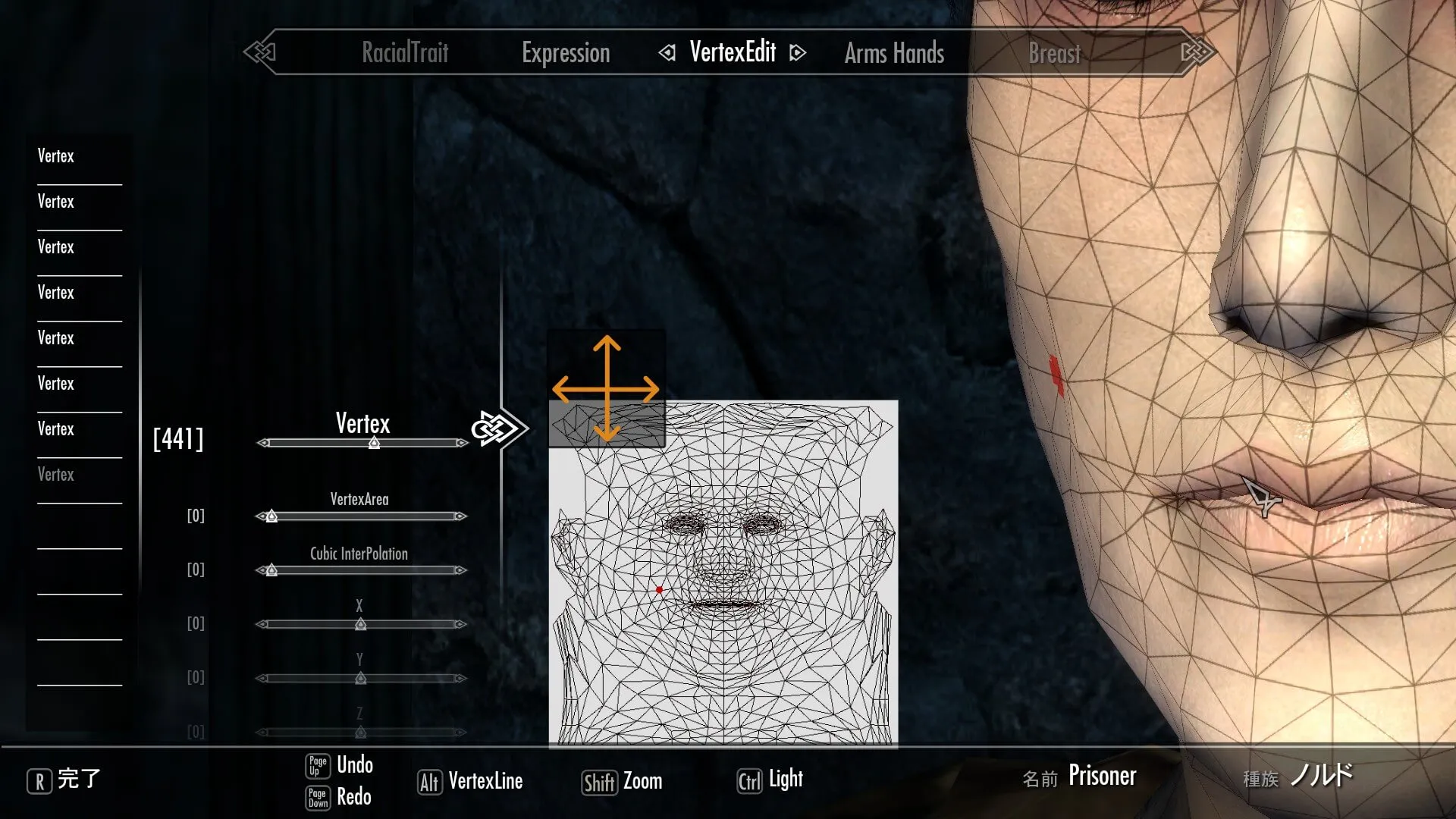Select the red vertex on the UV wireframe map
The height and width of the screenshot is (819, 1456).
click(x=659, y=589)
